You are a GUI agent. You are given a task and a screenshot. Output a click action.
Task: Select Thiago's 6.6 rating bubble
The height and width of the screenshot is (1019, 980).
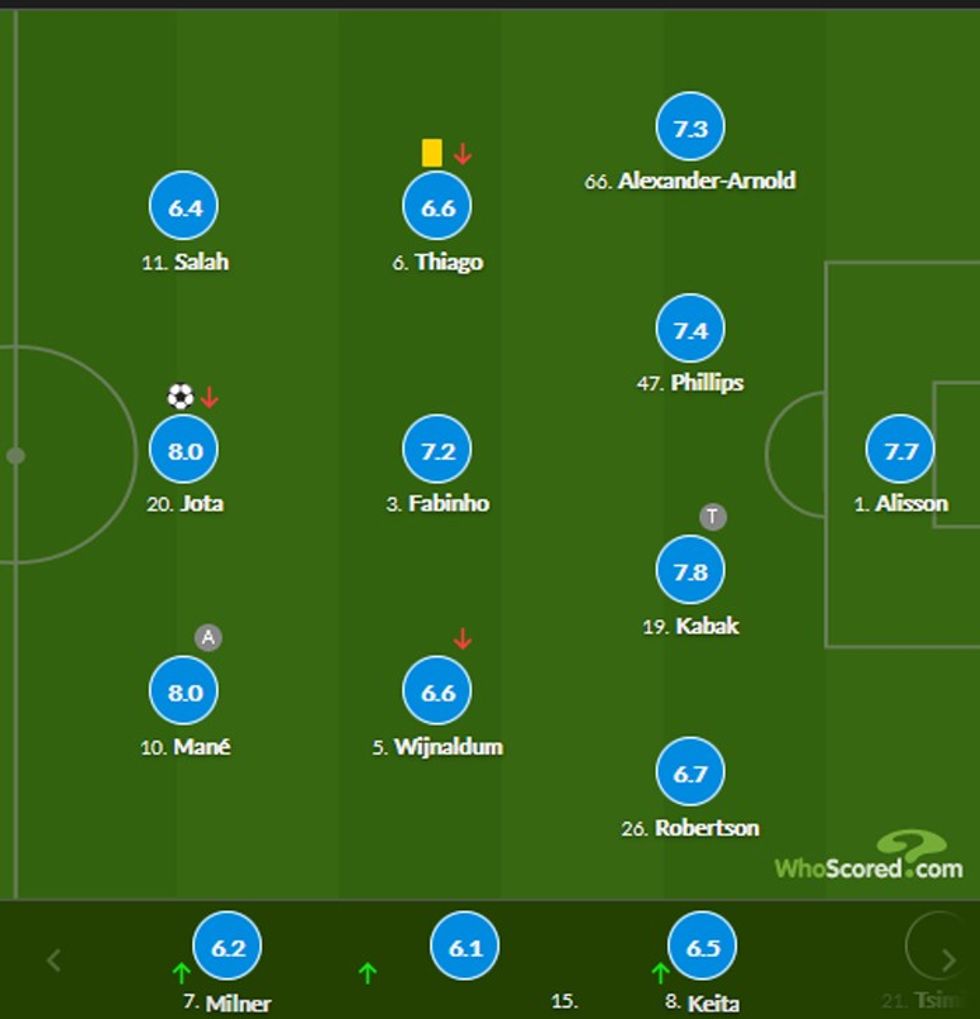tap(437, 208)
